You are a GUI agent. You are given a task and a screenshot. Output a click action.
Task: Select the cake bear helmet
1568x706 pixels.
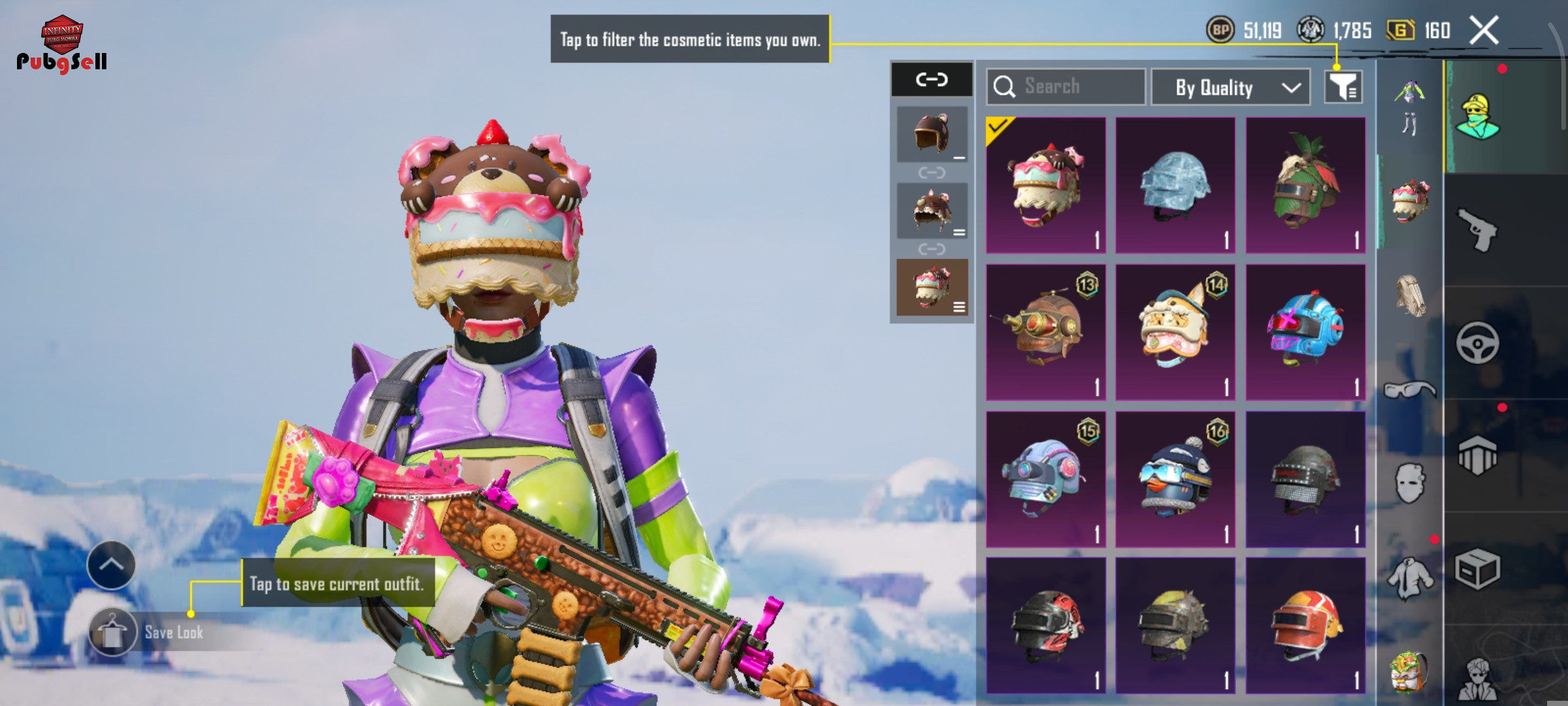[1045, 185]
